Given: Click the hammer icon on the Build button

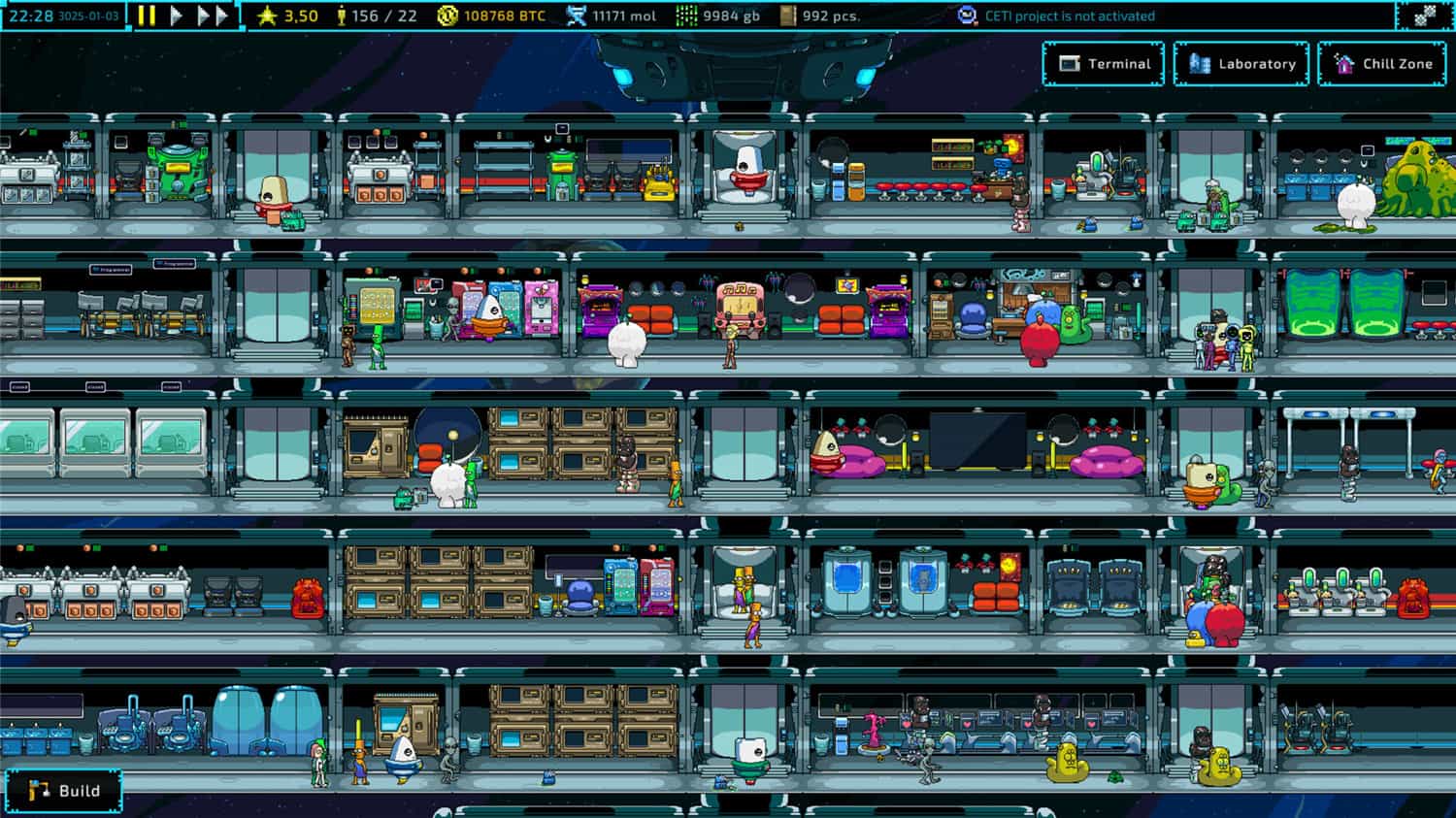Looking at the screenshot, I should pyautogui.click(x=39, y=791).
